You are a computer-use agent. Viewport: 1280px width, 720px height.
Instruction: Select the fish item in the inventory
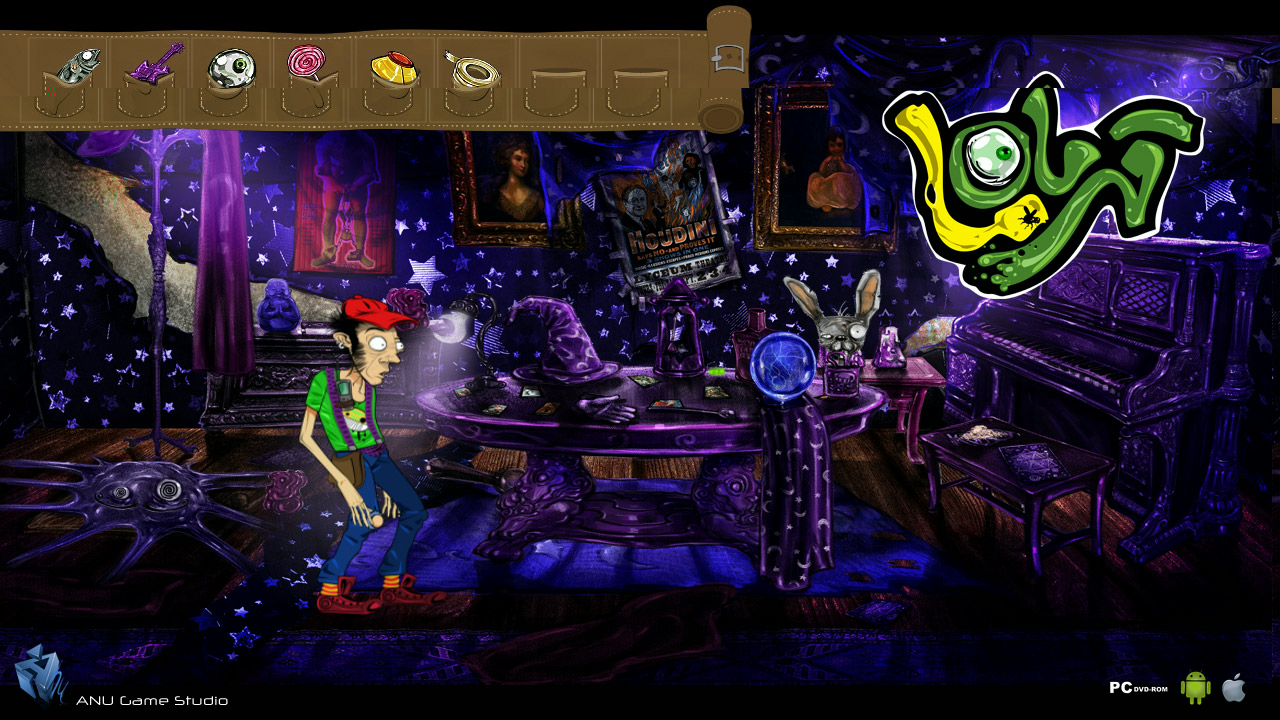coord(78,66)
